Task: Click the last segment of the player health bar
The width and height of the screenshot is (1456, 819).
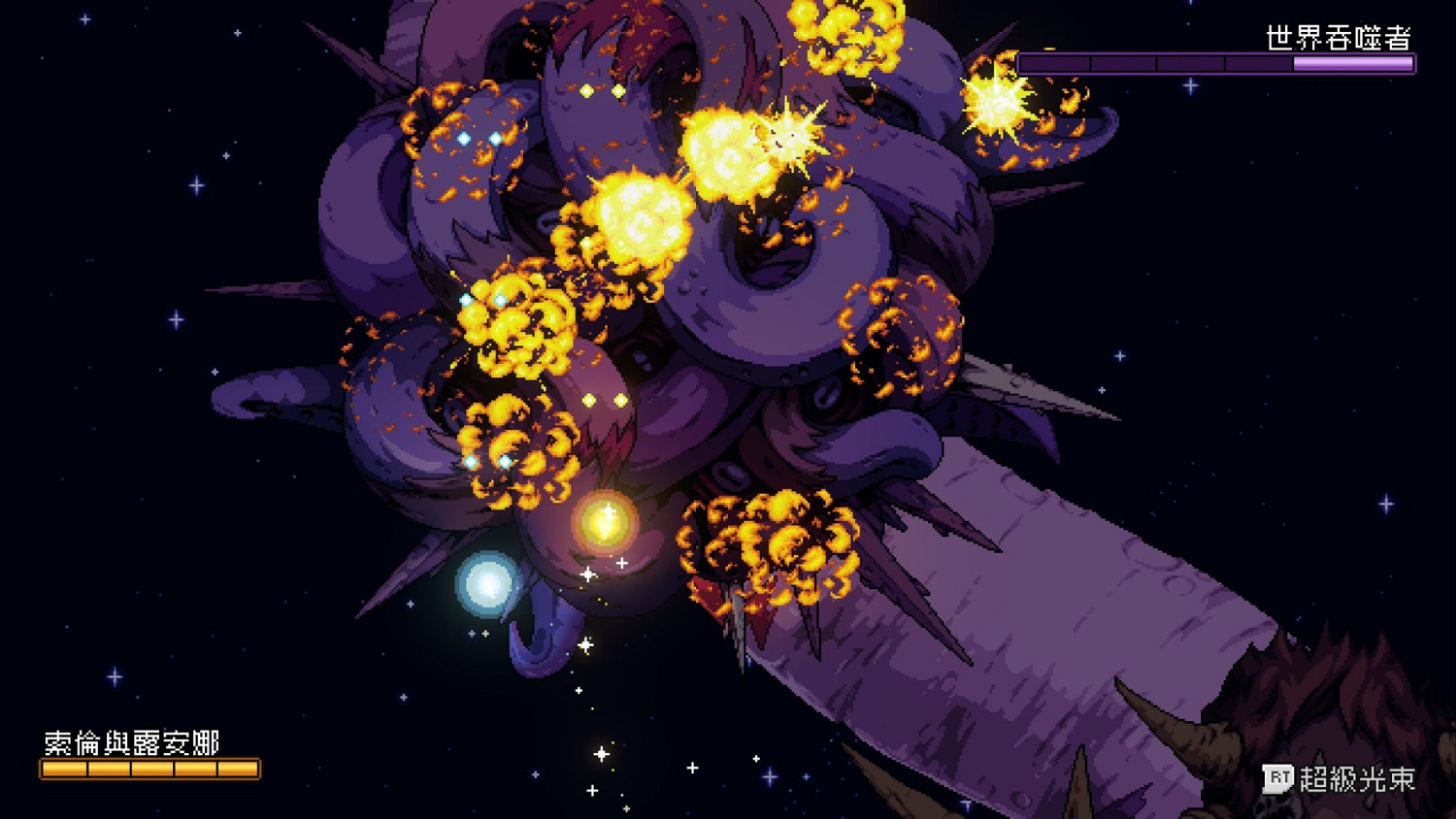Action: 238,769
